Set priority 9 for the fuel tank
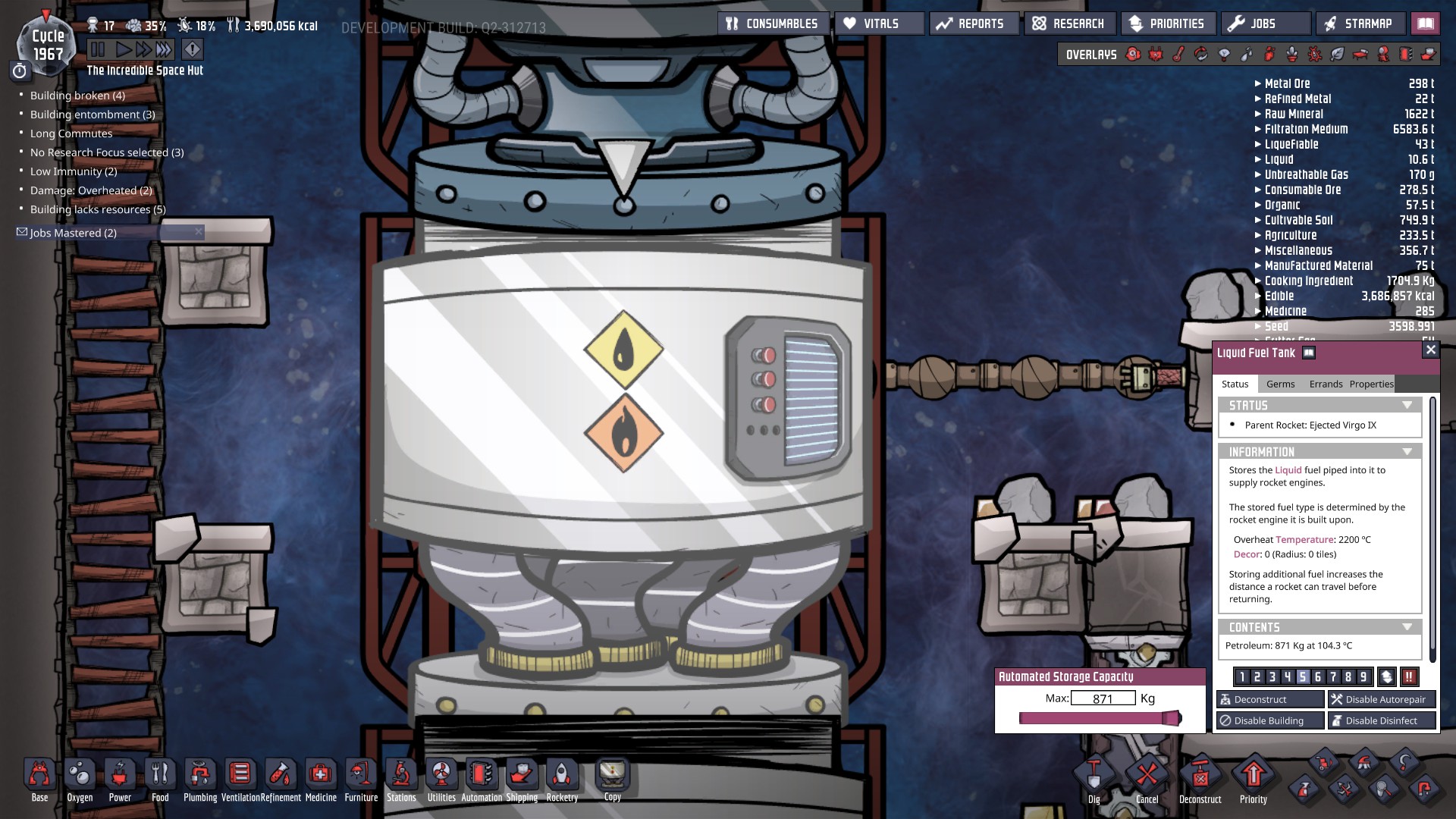The width and height of the screenshot is (1456, 819). (x=1364, y=676)
